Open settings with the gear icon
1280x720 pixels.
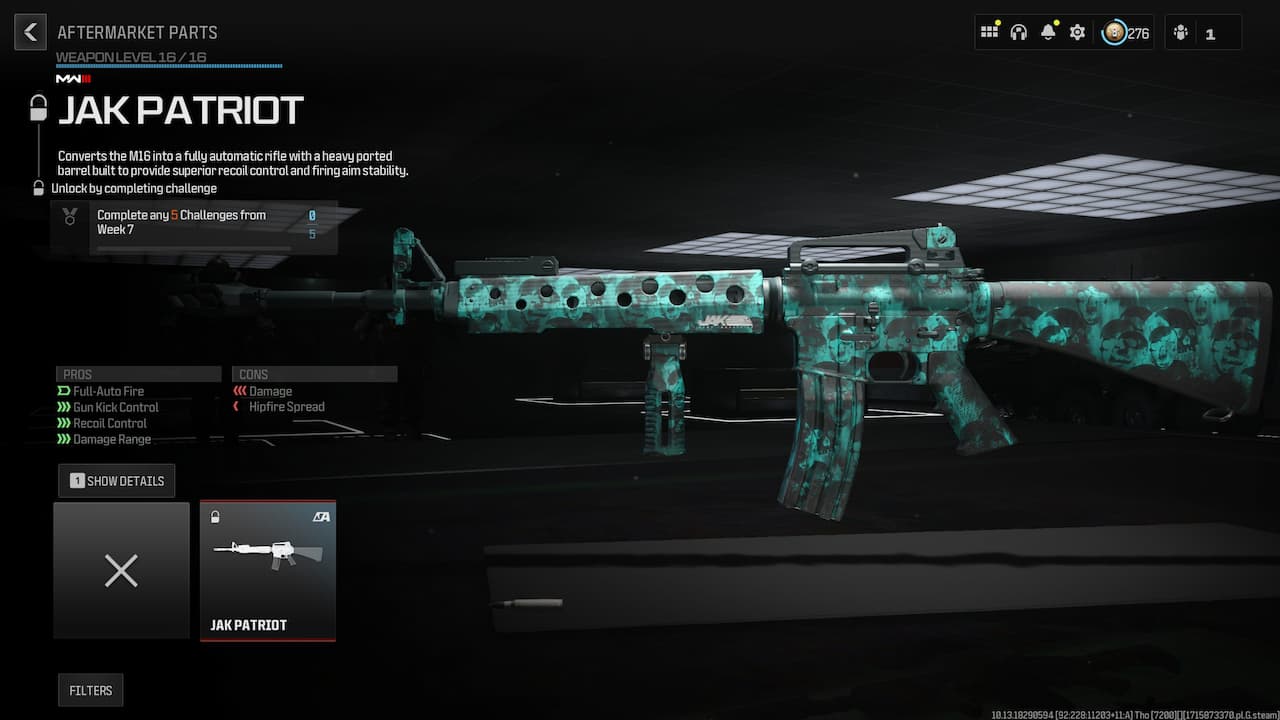1077,31
